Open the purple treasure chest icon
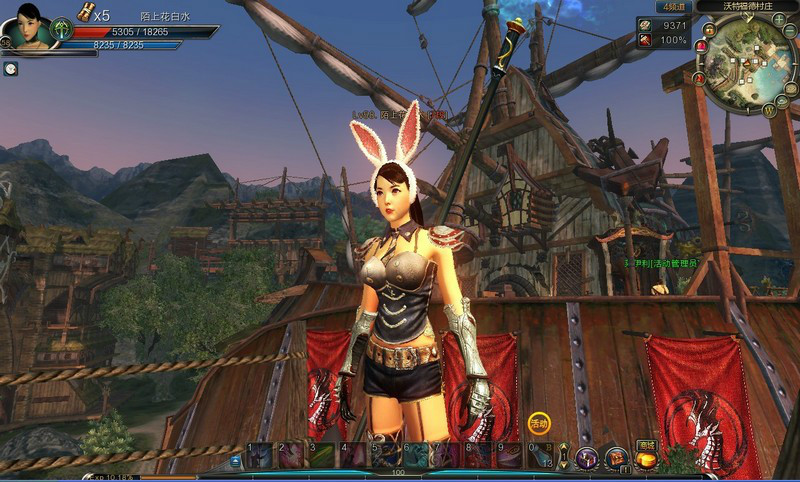Screen dimensions: 800x482 (587, 458)
